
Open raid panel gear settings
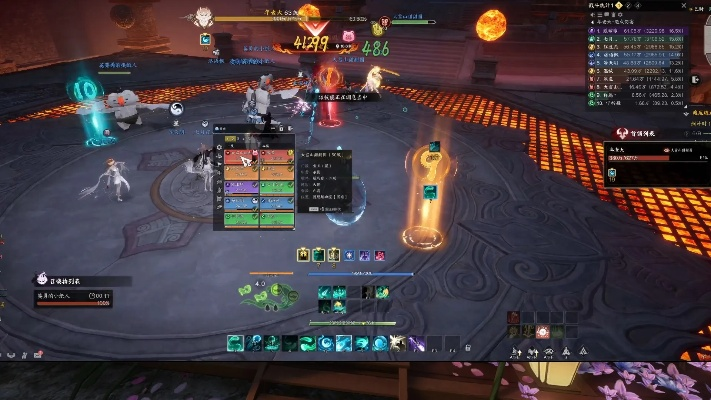(220, 147)
